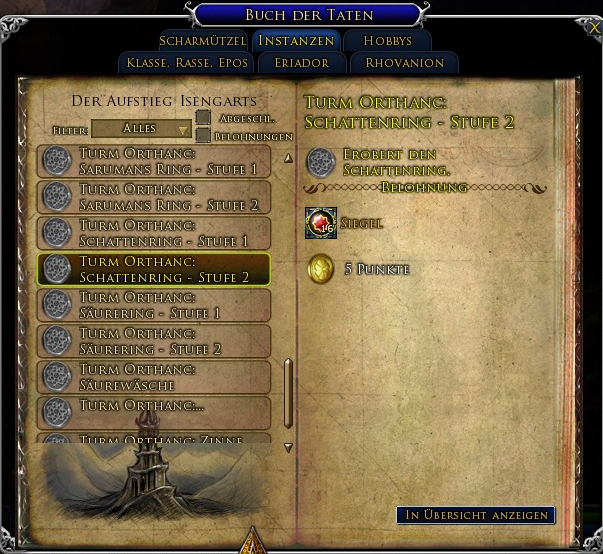Show the Rhovanion tab

404,63
